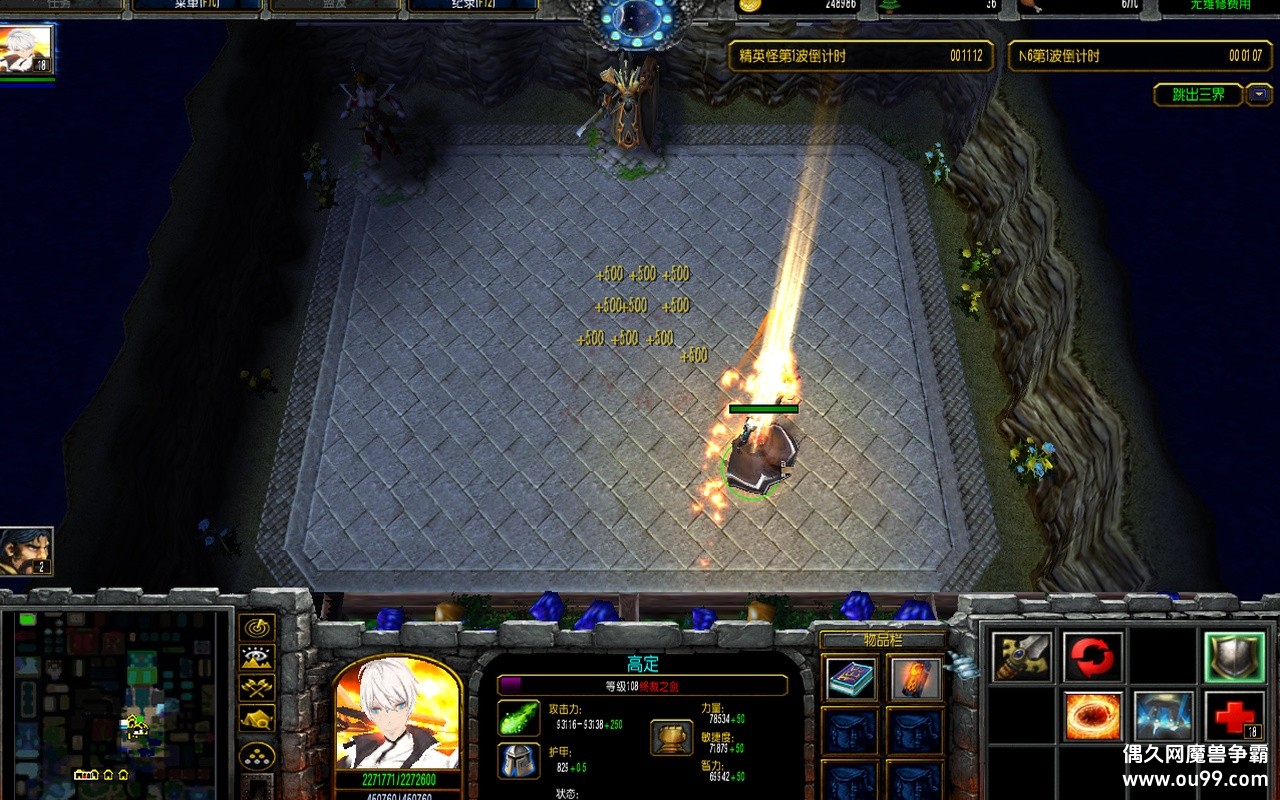Toggle minimap terrain display button
Viewport: 1280px width, 800px height.
point(257,657)
